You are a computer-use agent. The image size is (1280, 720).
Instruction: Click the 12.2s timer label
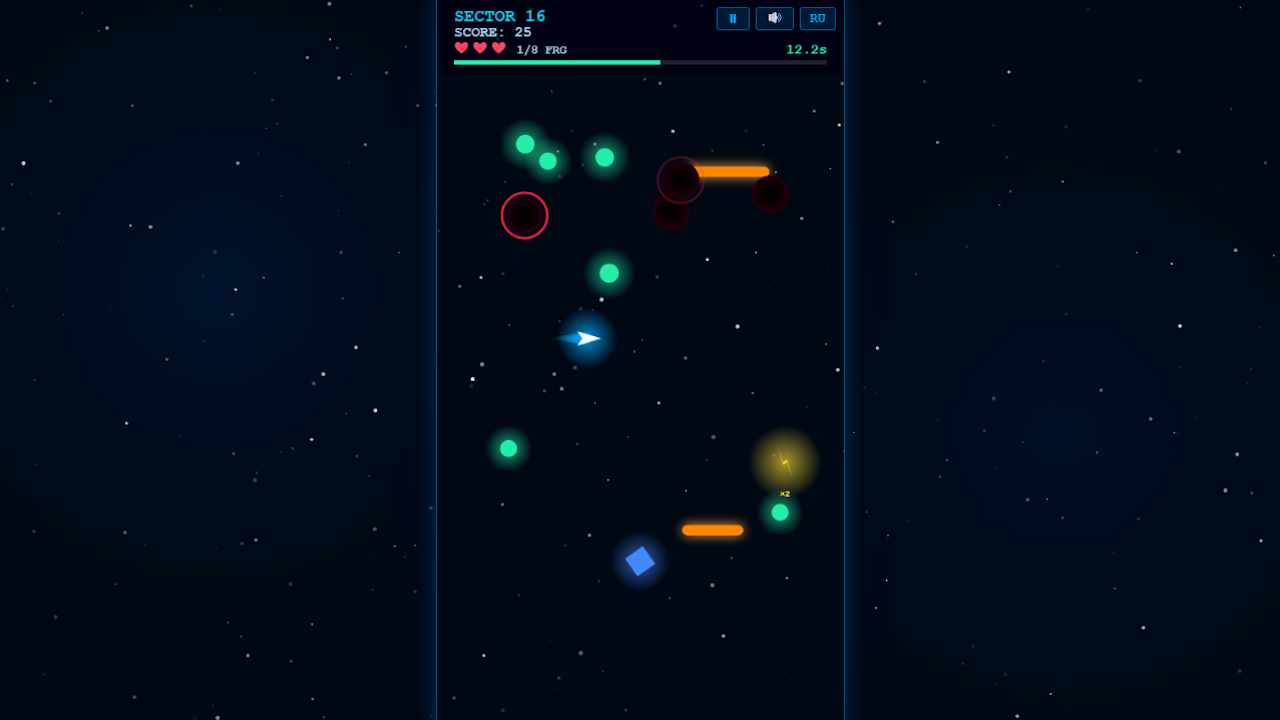pos(806,49)
